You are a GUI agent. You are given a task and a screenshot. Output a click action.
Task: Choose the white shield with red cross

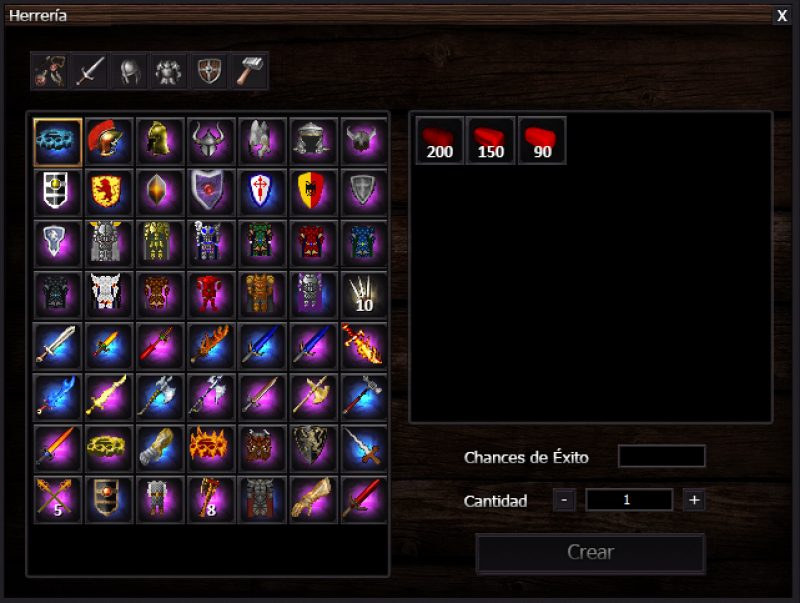click(x=262, y=191)
